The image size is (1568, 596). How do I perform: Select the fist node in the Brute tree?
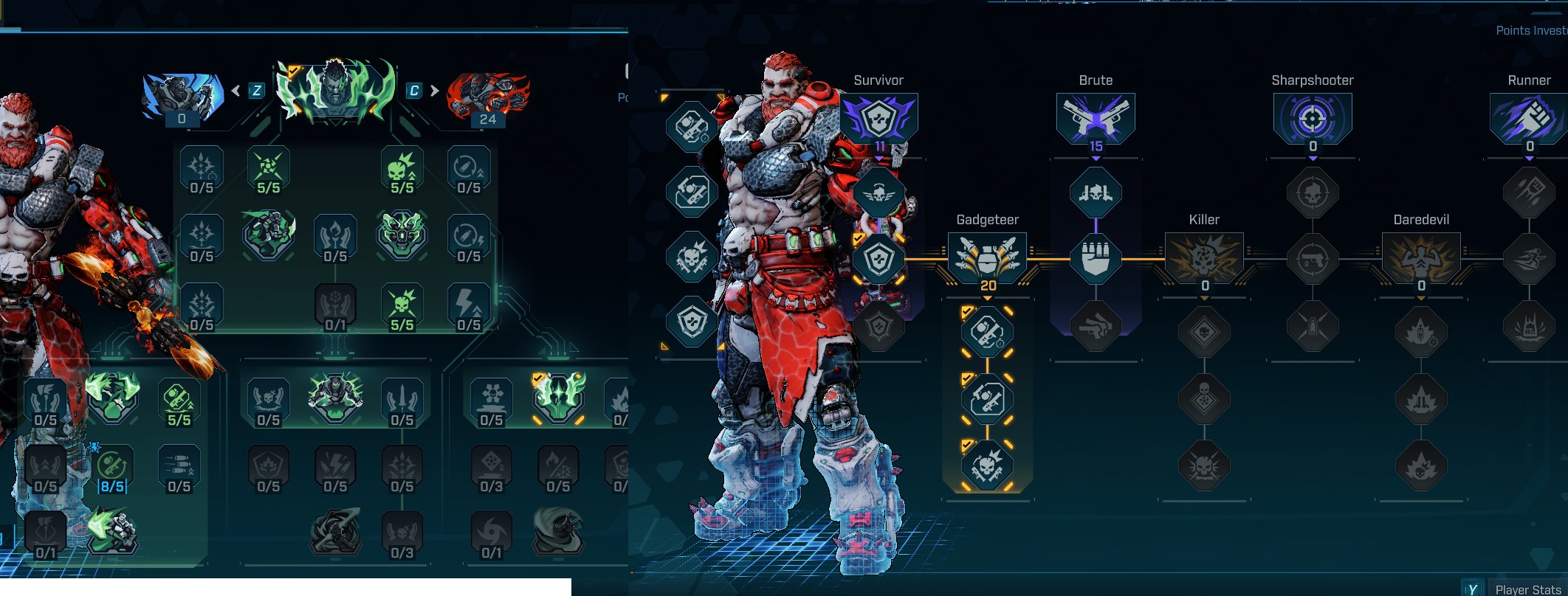(1096, 259)
